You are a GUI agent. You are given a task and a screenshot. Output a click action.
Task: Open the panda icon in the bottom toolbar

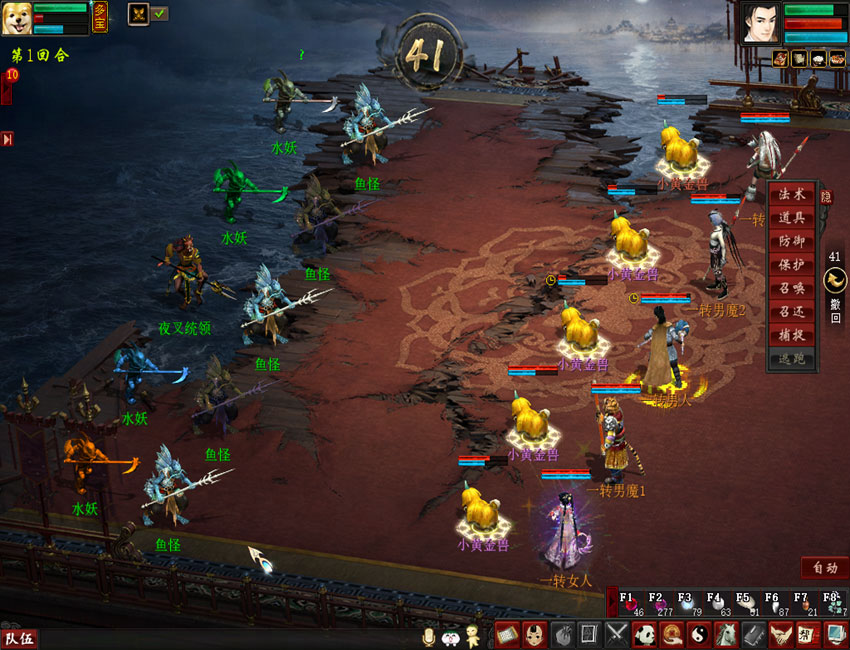644,634
